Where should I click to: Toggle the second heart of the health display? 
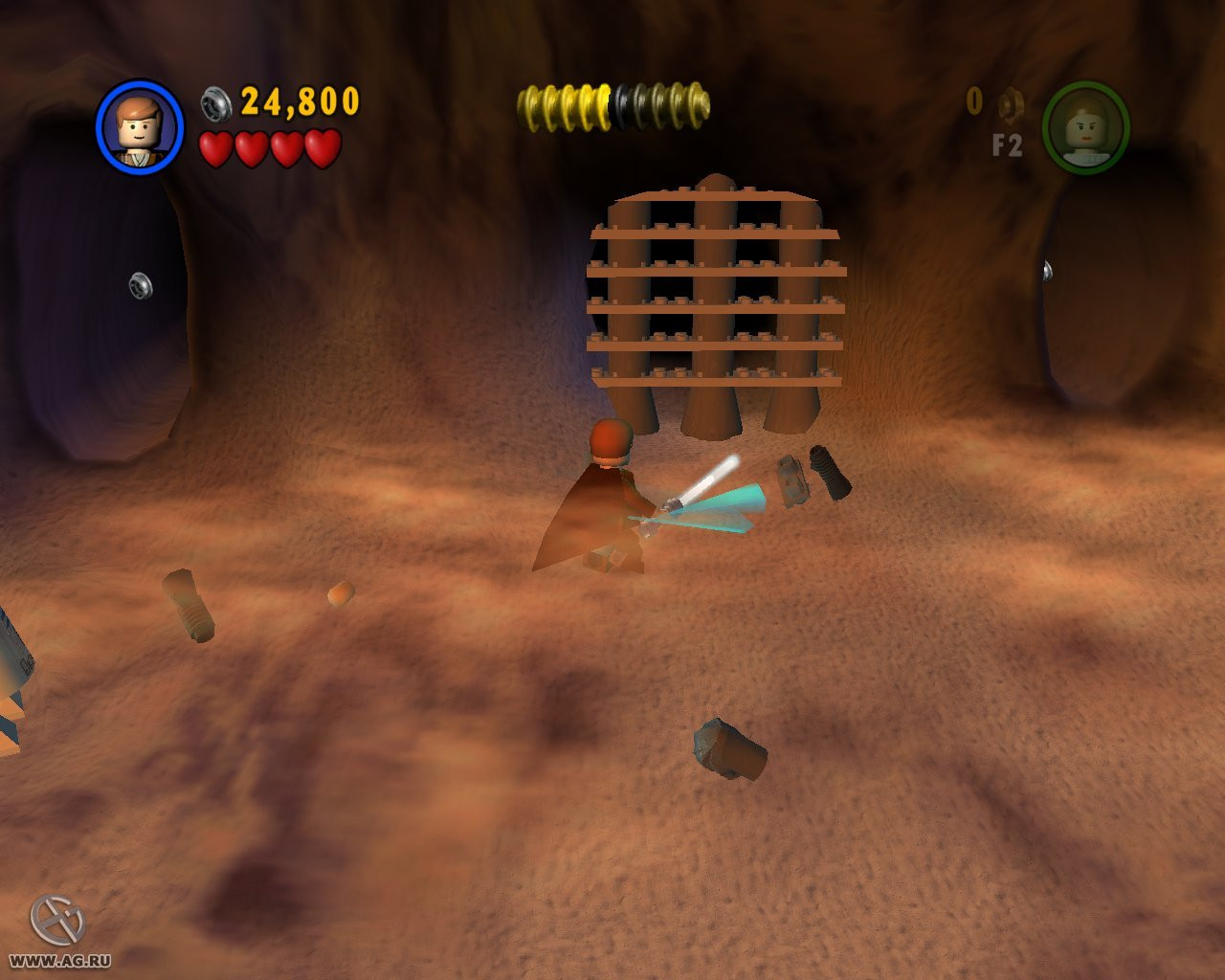pyautogui.click(x=251, y=148)
